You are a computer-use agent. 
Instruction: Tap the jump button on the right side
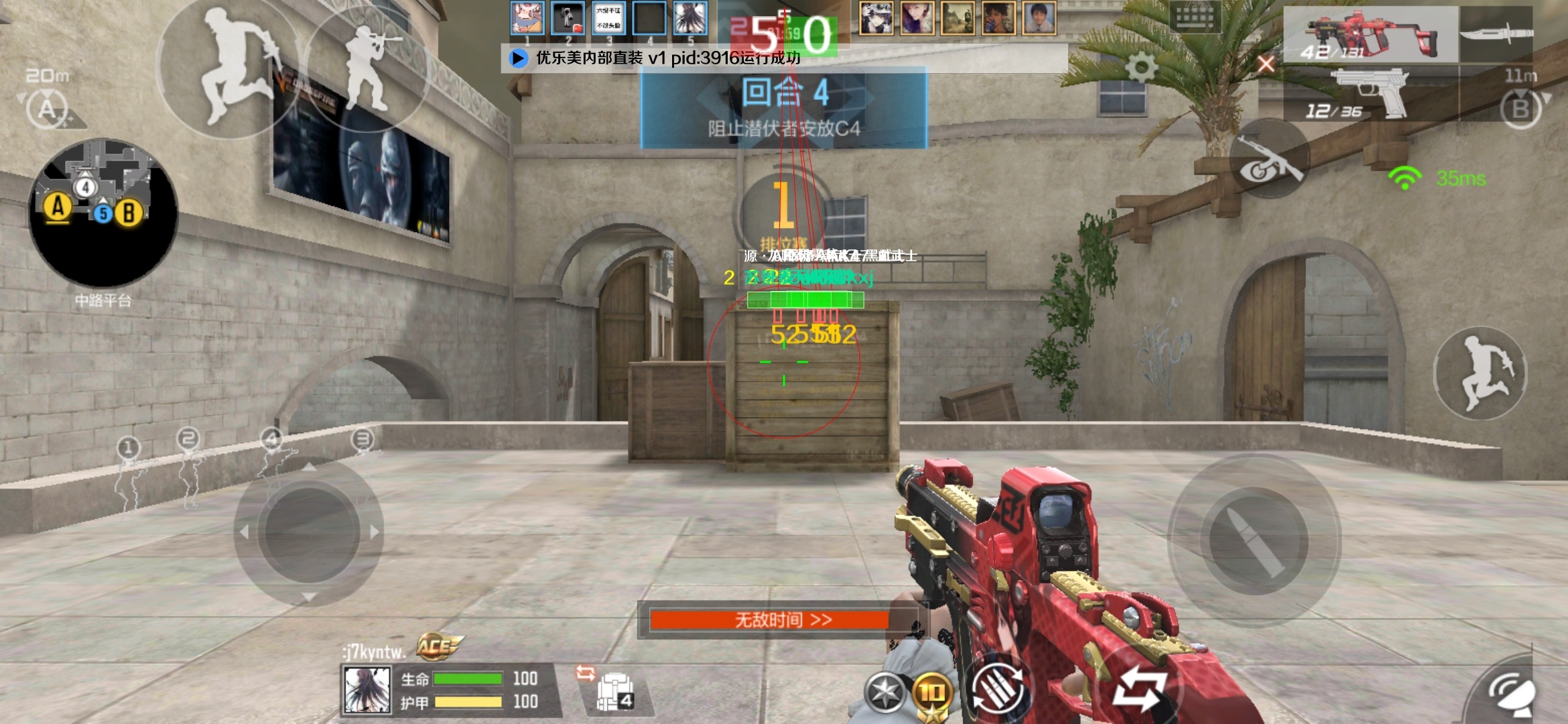click(1480, 373)
